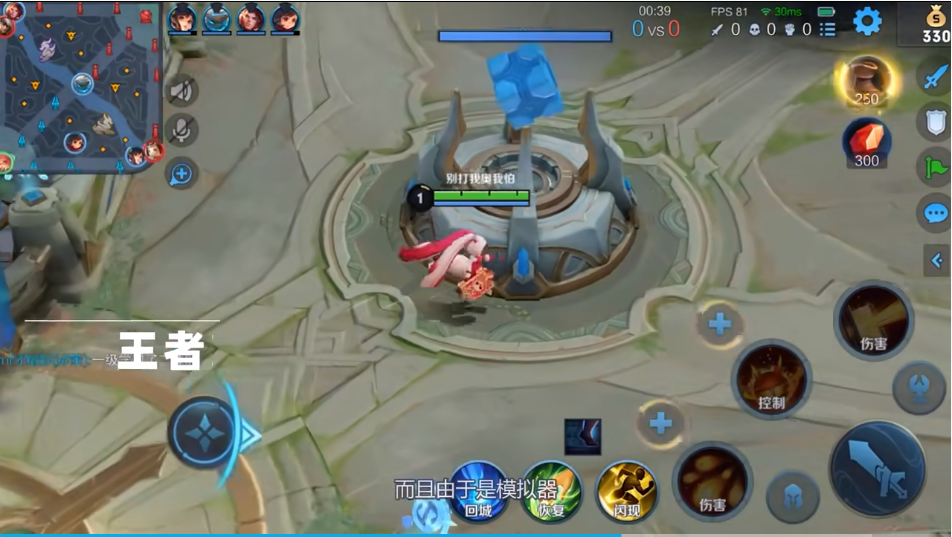
Task: Activate the 控制 skill
Action: pos(771,379)
